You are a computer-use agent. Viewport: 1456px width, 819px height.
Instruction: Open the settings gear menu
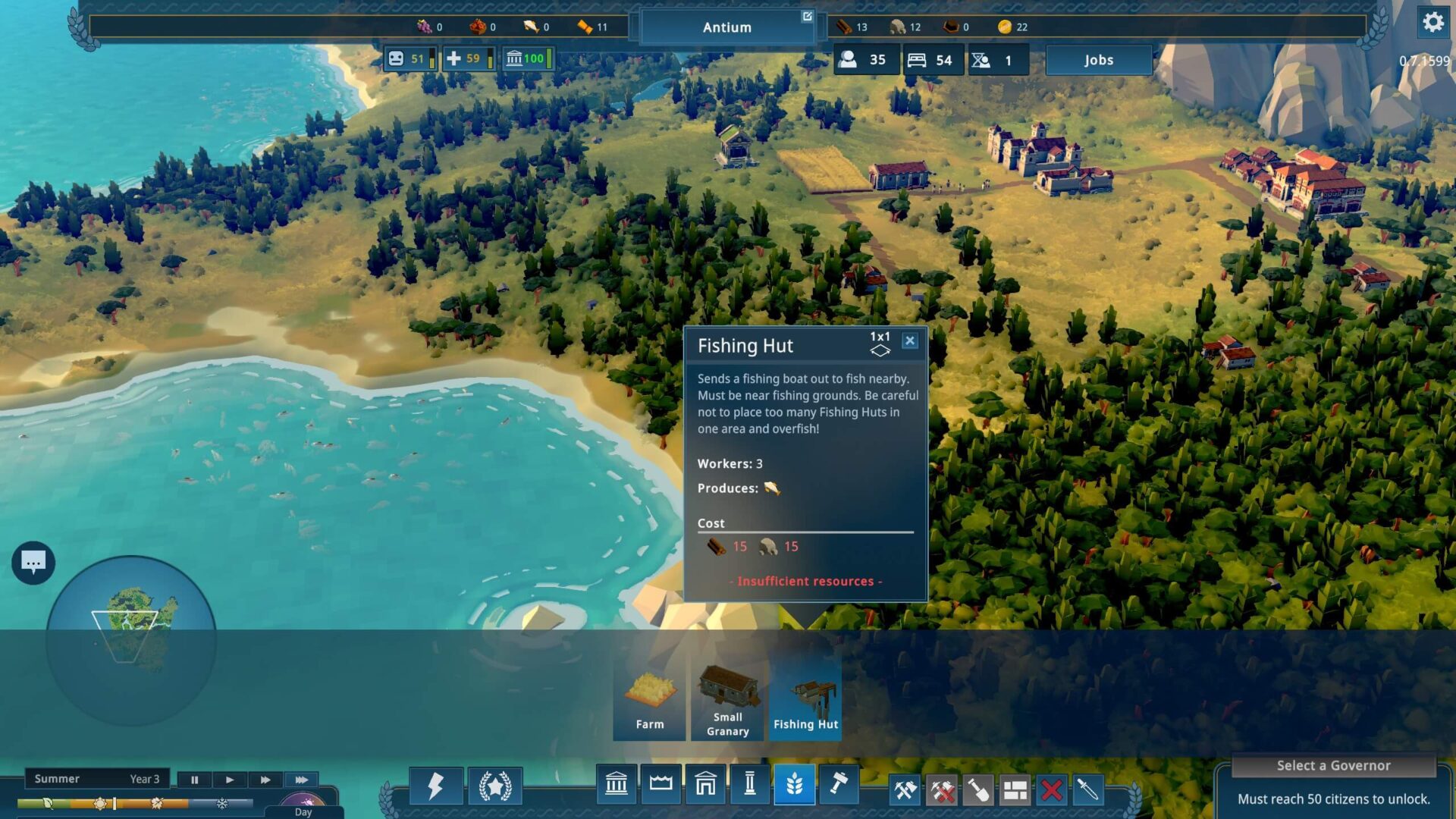click(1432, 23)
